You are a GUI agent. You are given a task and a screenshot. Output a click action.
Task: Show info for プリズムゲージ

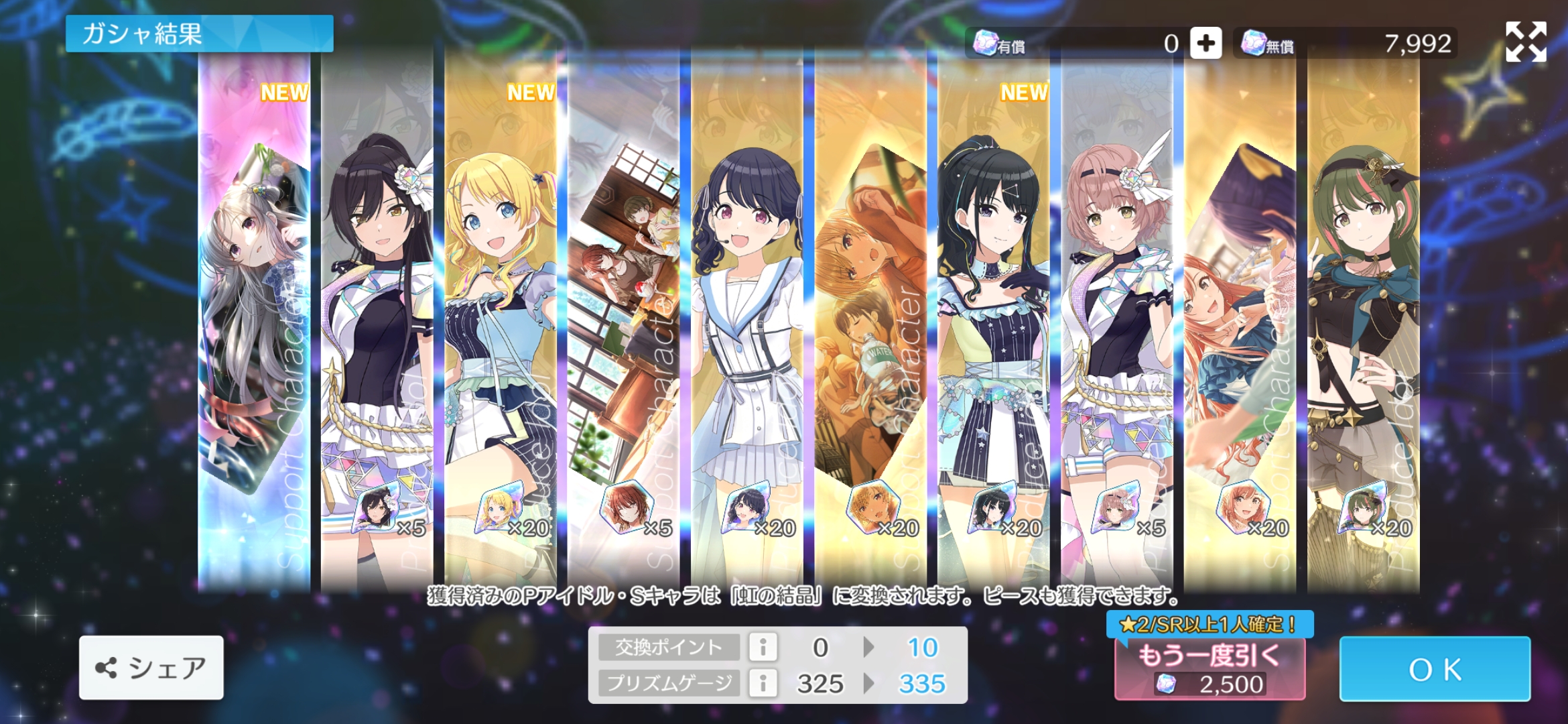[763, 683]
